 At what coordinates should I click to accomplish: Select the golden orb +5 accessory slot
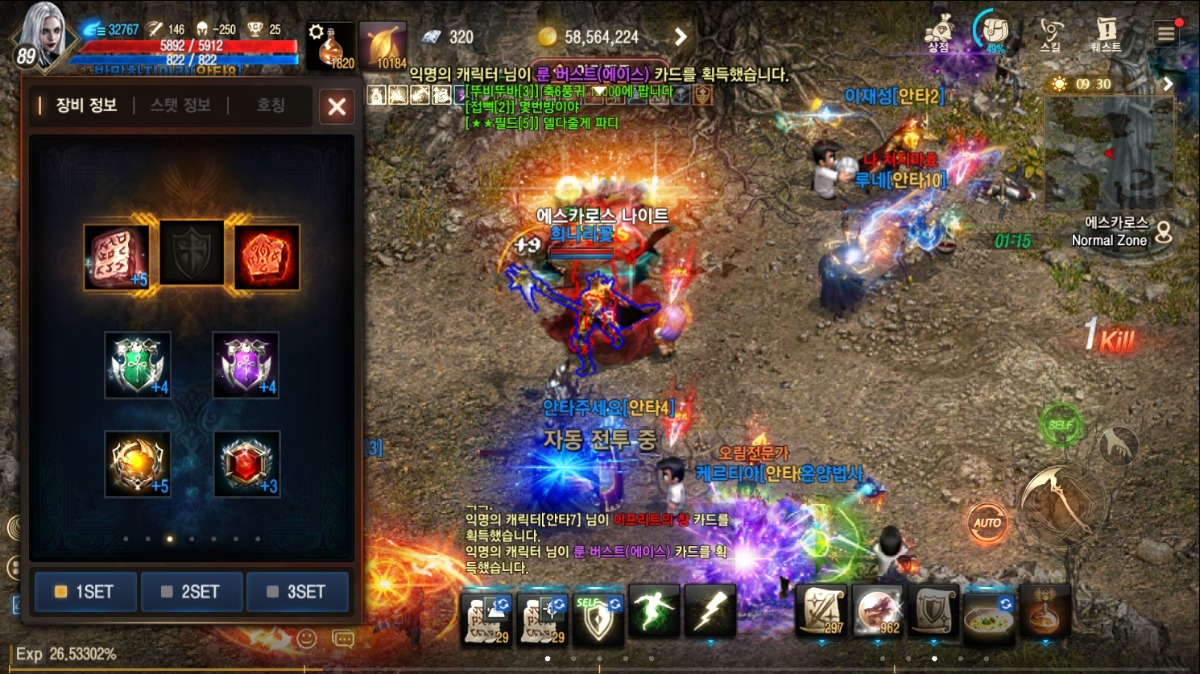[138, 463]
